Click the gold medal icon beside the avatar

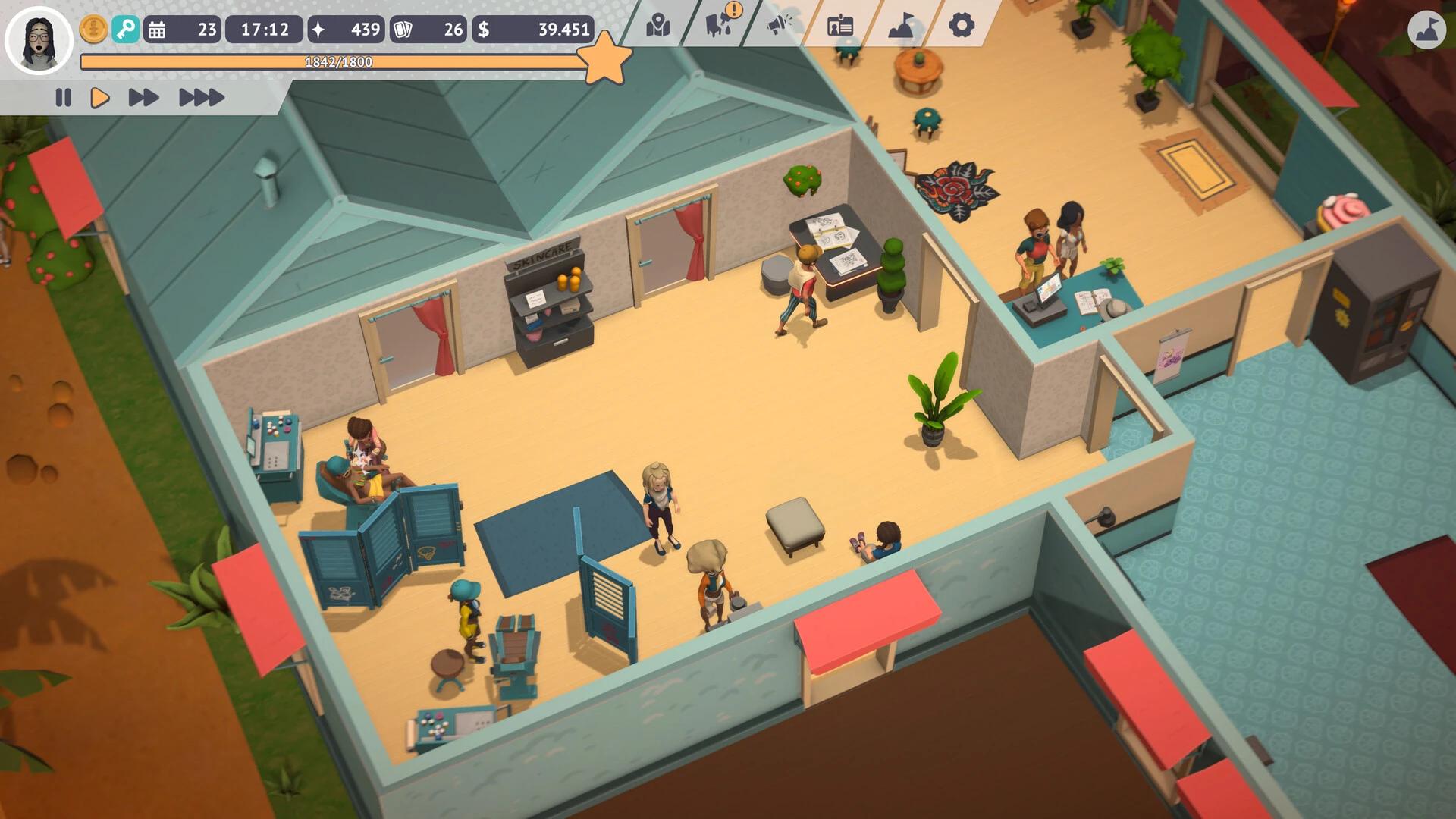(93, 30)
